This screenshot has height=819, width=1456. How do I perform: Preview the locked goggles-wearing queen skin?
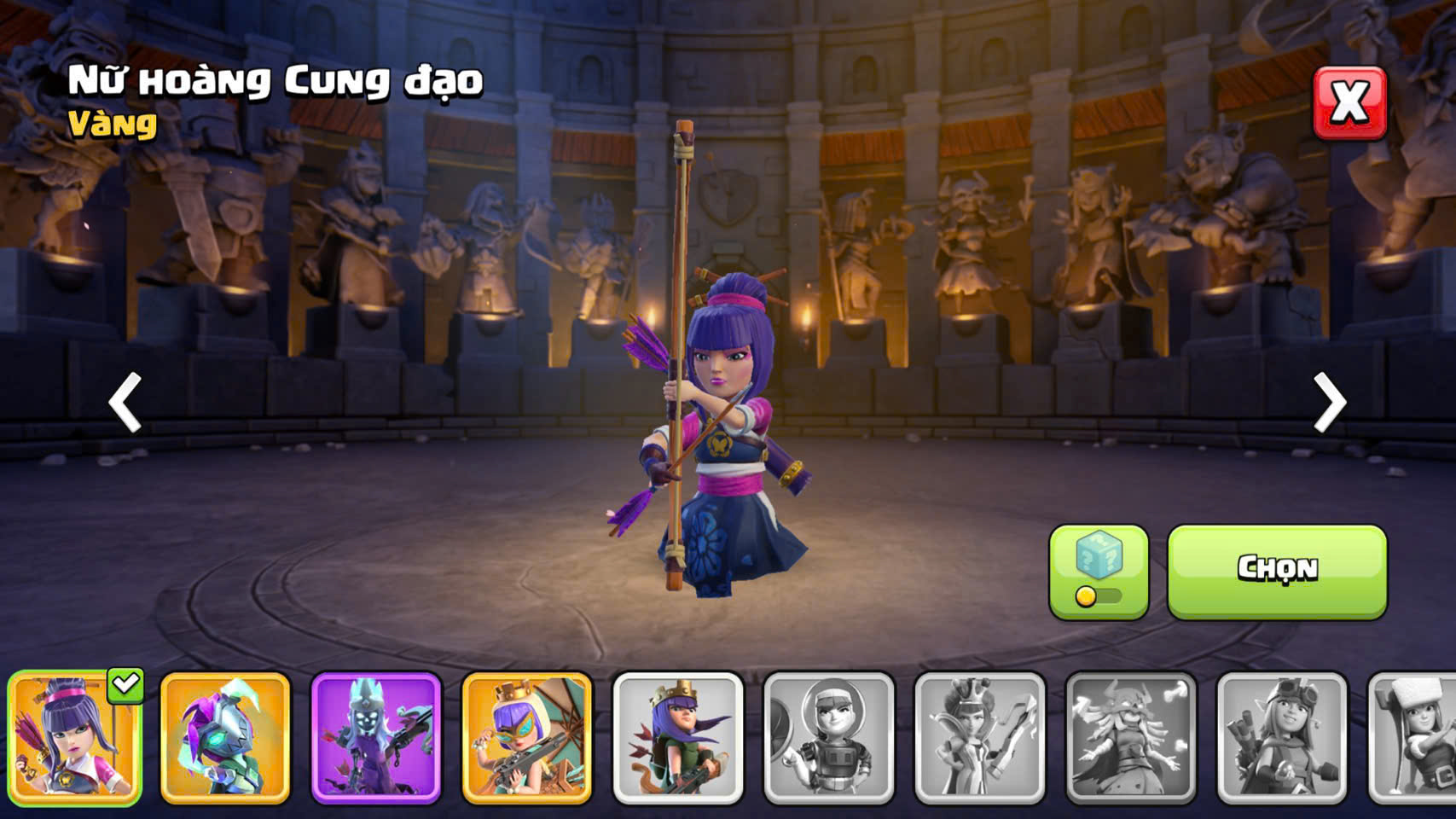pos(1281,738)
